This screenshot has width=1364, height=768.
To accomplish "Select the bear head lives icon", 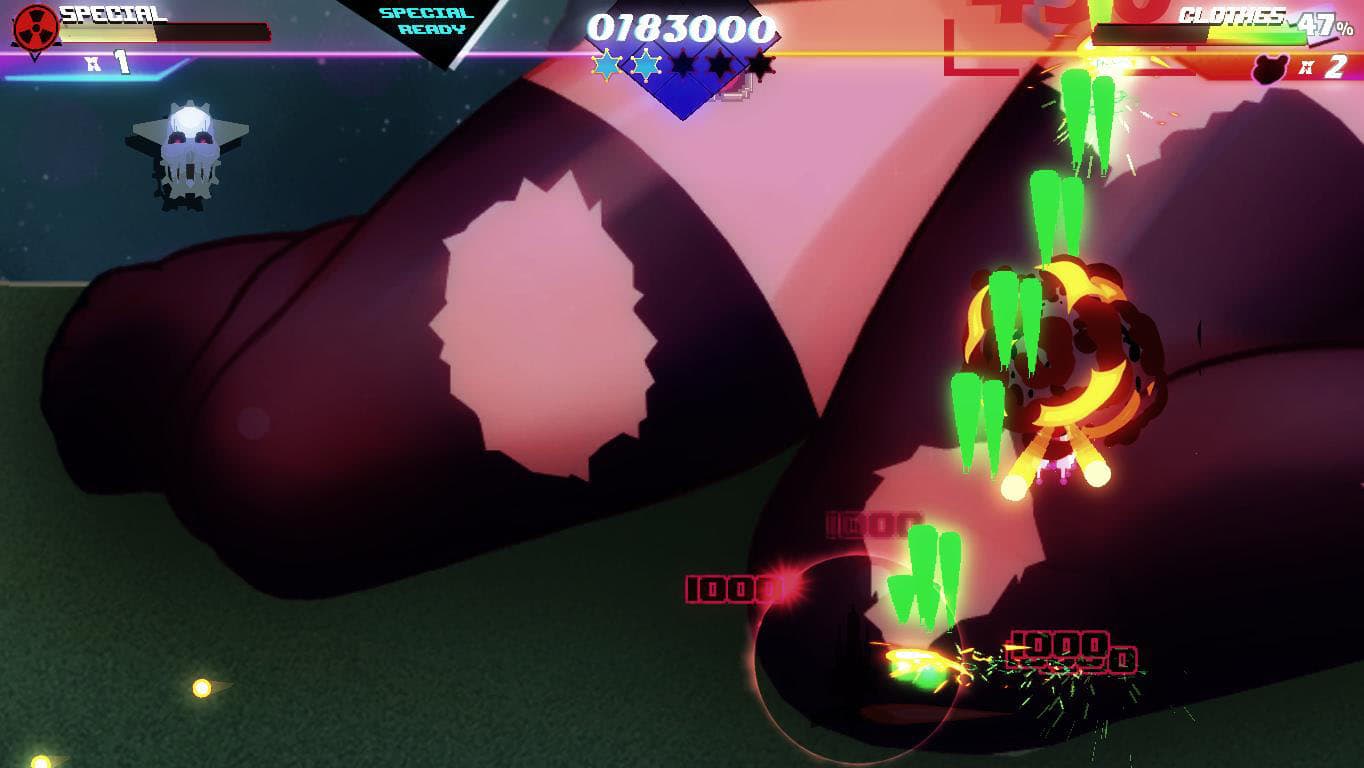I will tap(1269, 69).
